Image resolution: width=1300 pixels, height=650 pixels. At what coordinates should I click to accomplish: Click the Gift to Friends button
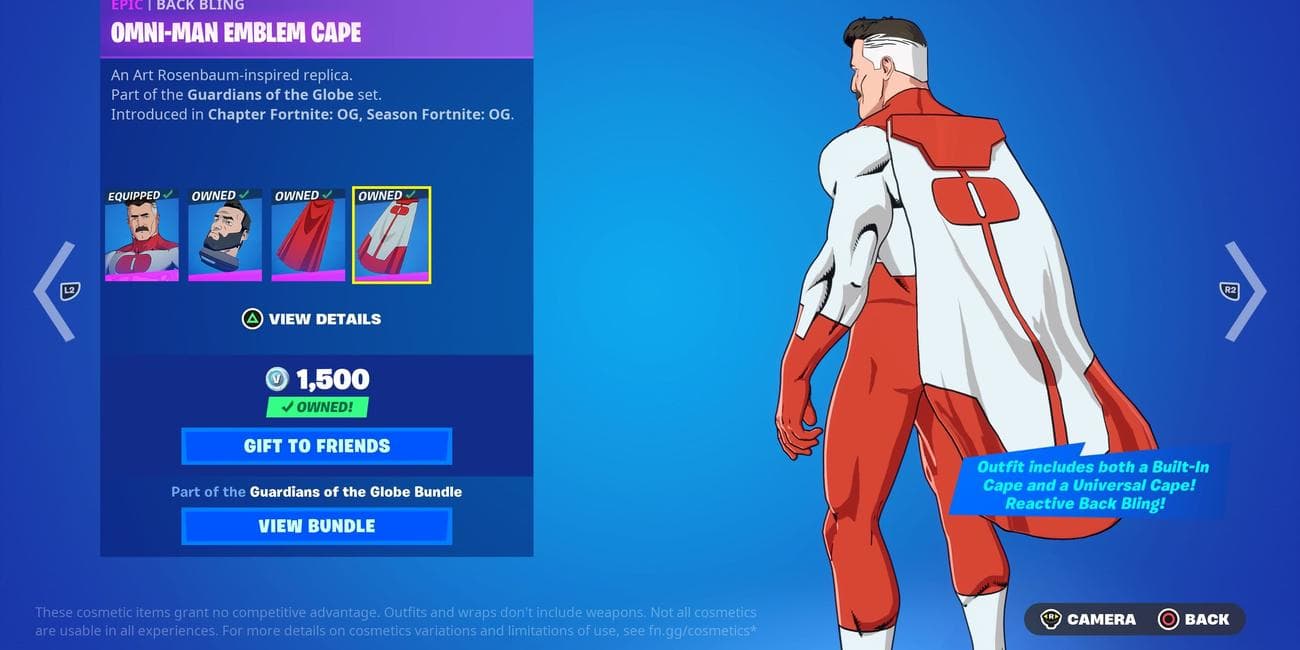(x=316, y=446)
